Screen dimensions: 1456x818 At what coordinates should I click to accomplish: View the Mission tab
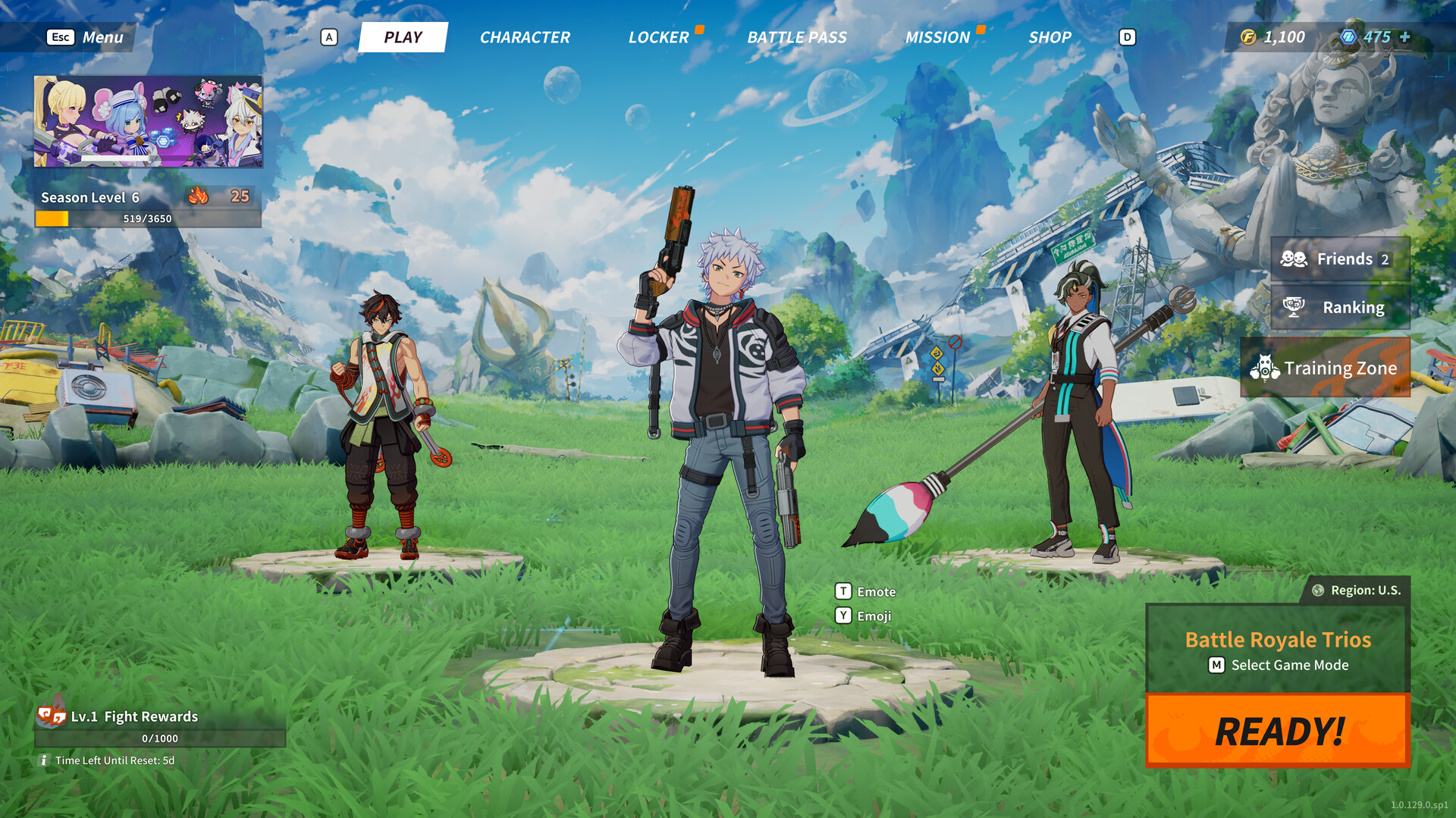tap(937, 37)
